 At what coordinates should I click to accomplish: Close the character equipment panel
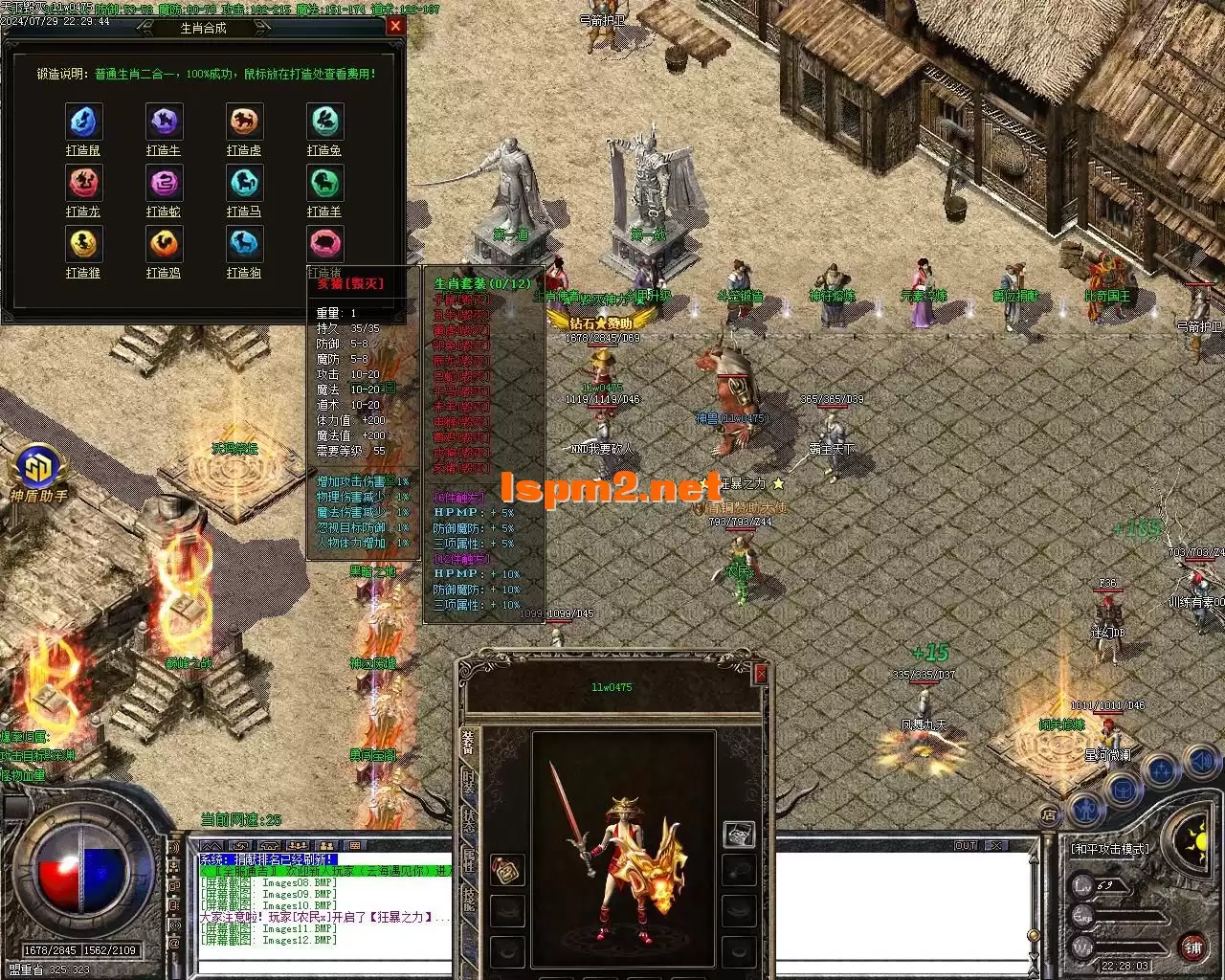tap(761, 675)
